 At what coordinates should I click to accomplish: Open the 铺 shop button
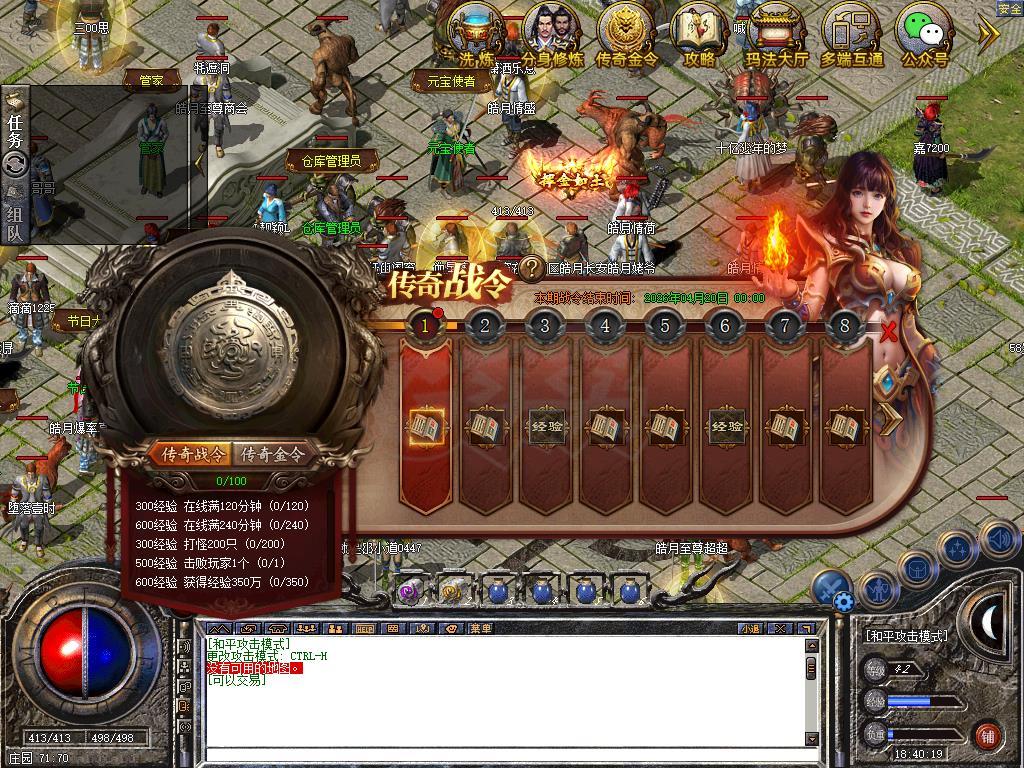coord(987,735)
